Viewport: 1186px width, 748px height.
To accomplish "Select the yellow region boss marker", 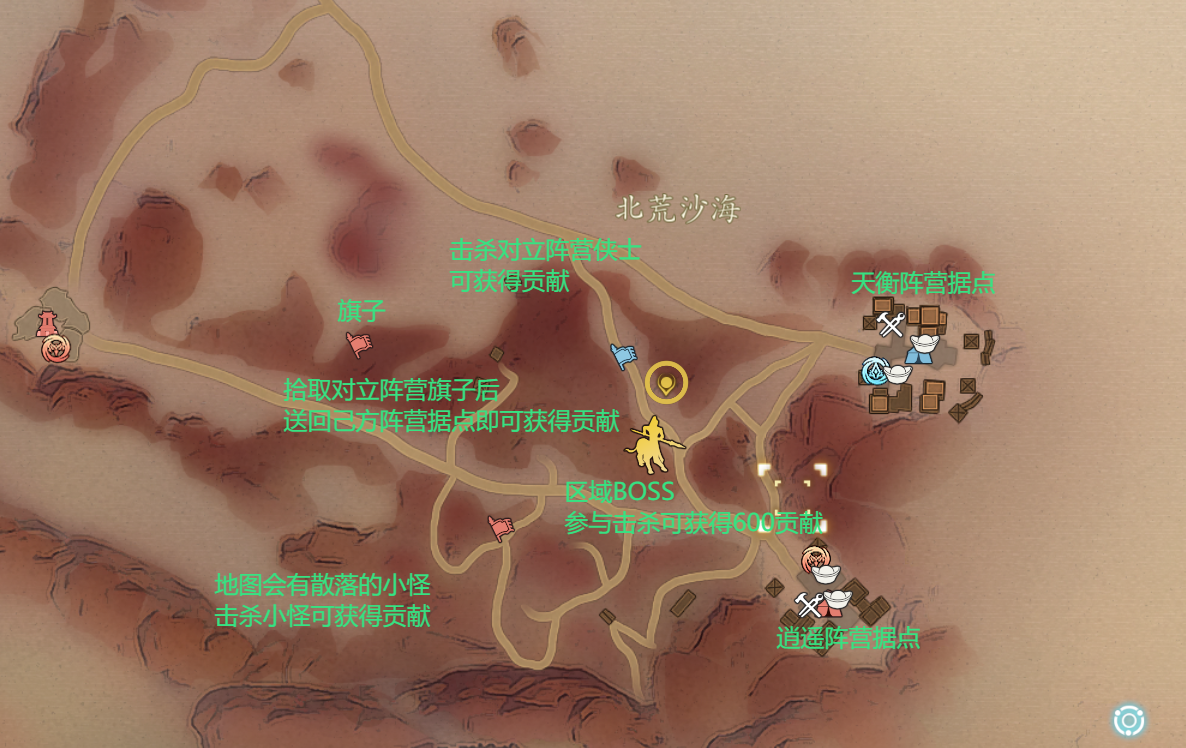I will (654, 445).
